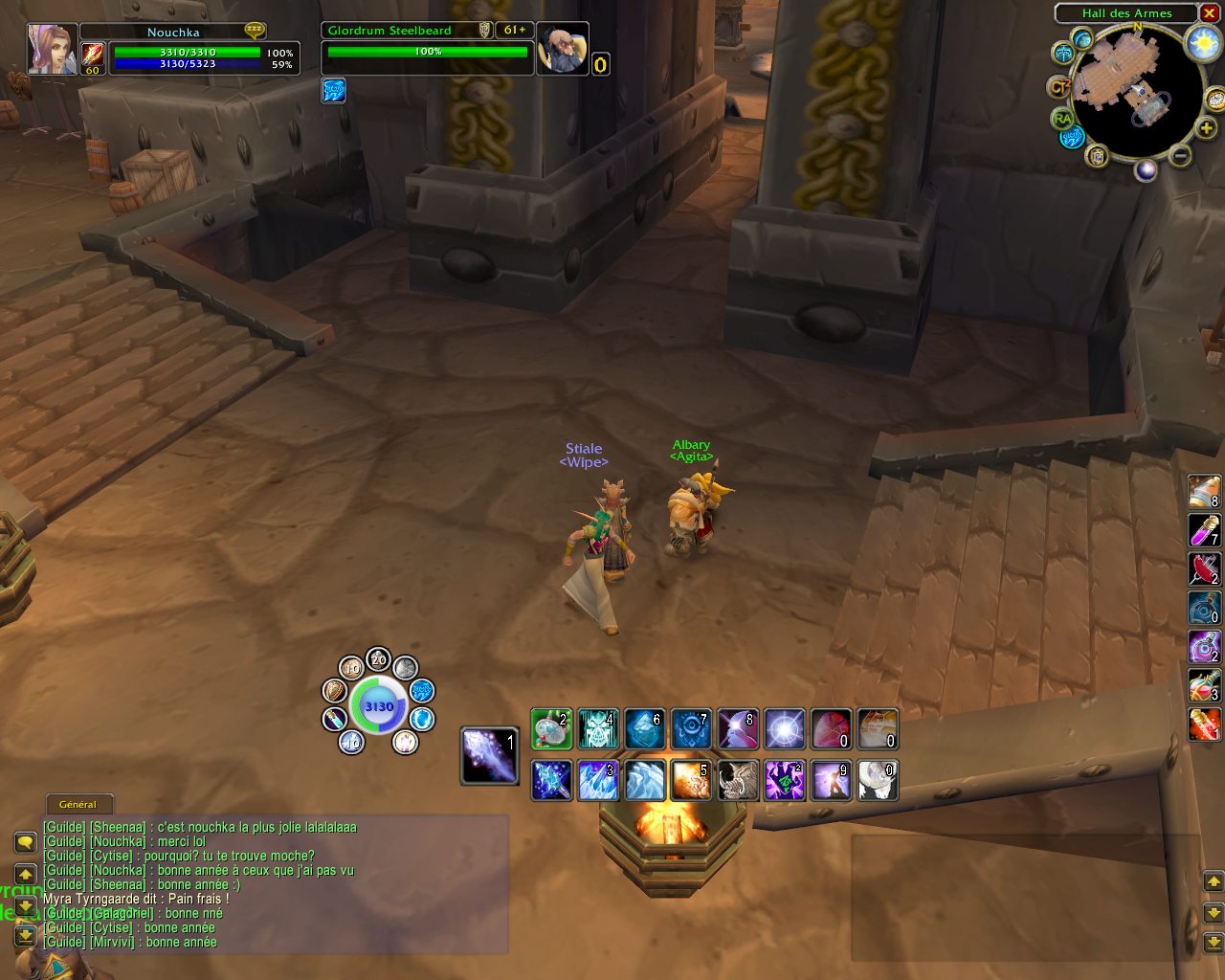Click the Hall des Armes minimap

(1134, 89)
